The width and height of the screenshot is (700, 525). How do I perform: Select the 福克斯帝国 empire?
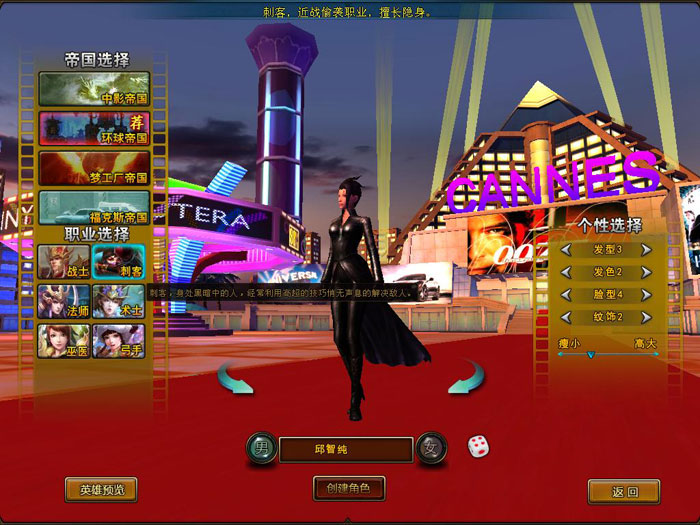[x=94, y=207]
